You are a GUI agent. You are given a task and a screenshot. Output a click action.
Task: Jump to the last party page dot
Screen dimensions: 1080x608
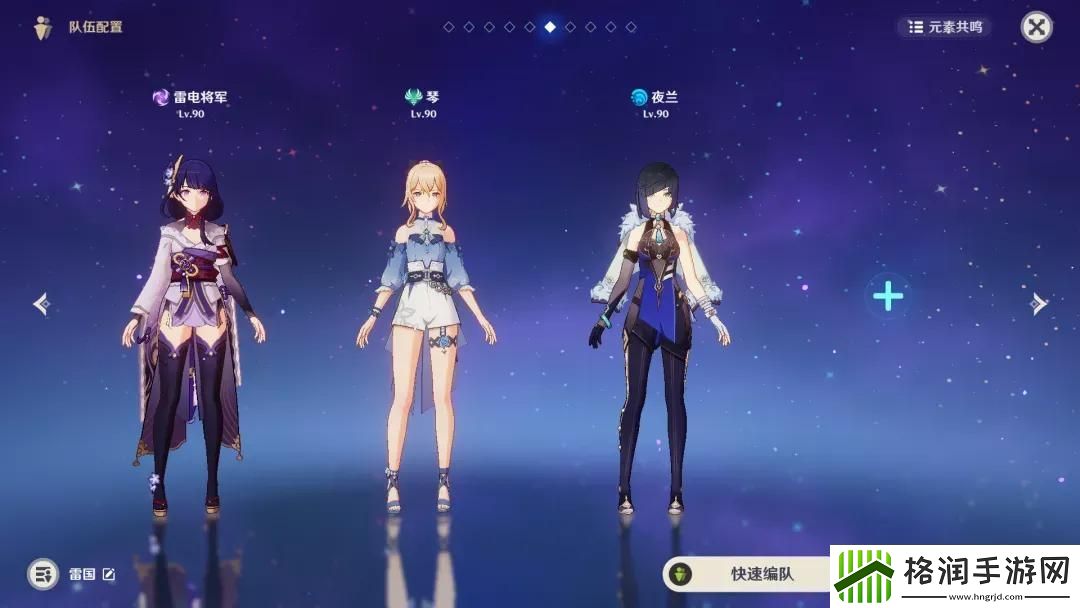[631, 27]
